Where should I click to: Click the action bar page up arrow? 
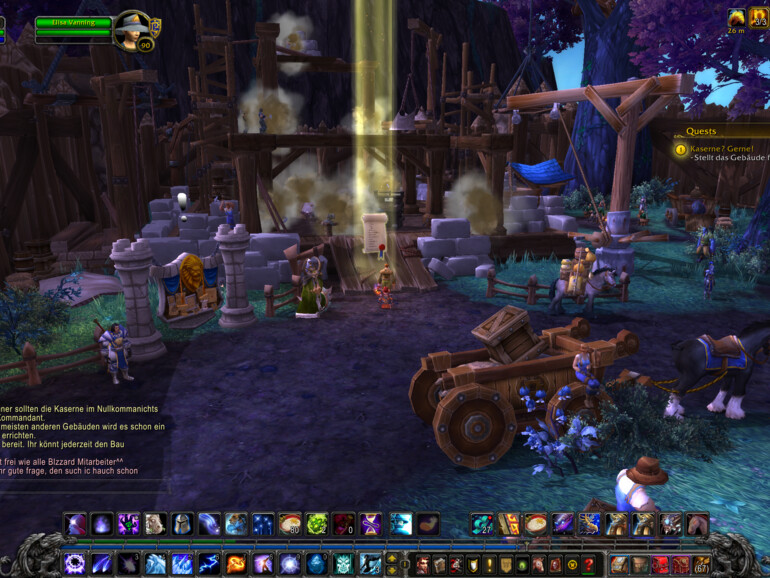click(x=392, y=558)
